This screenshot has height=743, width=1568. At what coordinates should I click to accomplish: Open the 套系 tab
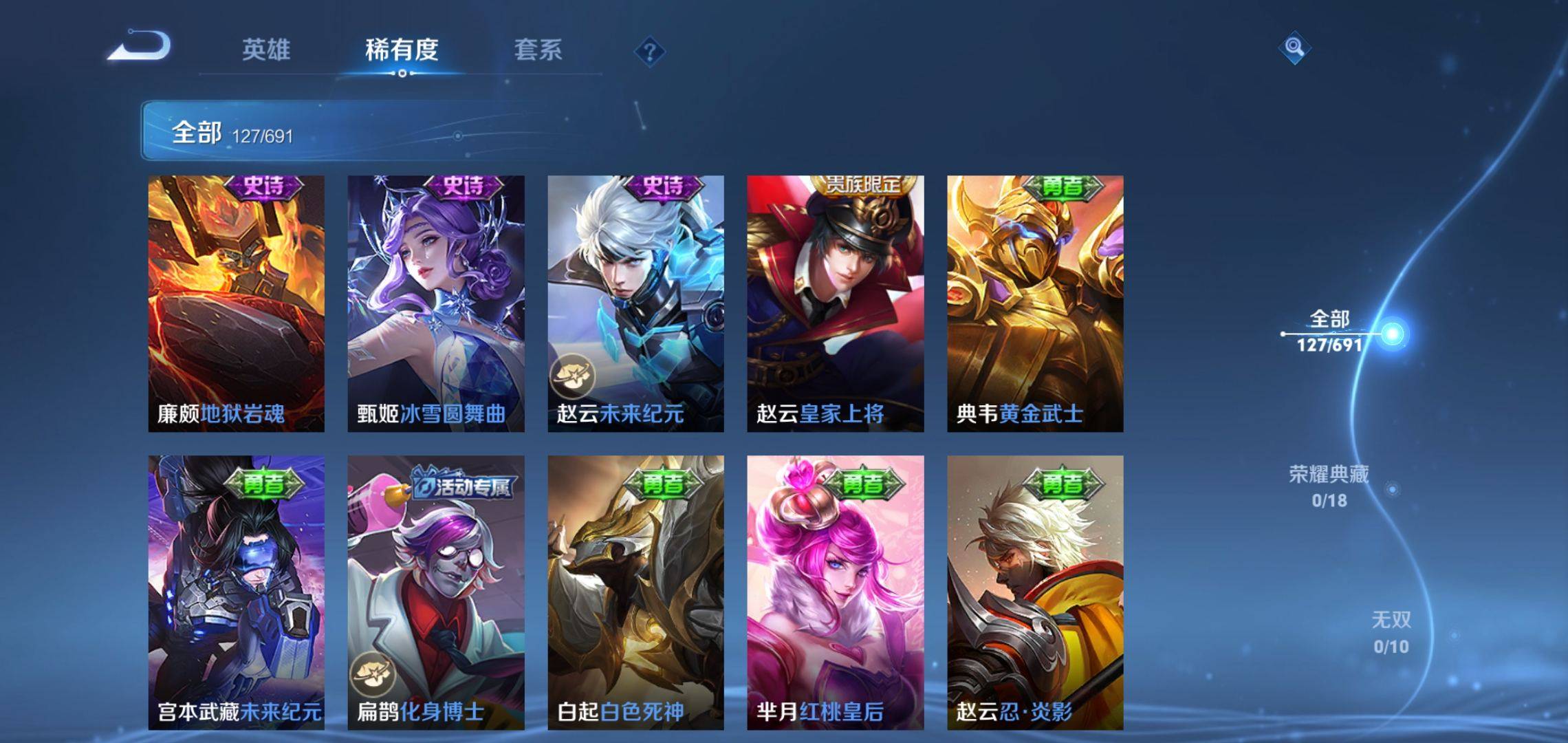pyautogui.click(x=538, y=50)
